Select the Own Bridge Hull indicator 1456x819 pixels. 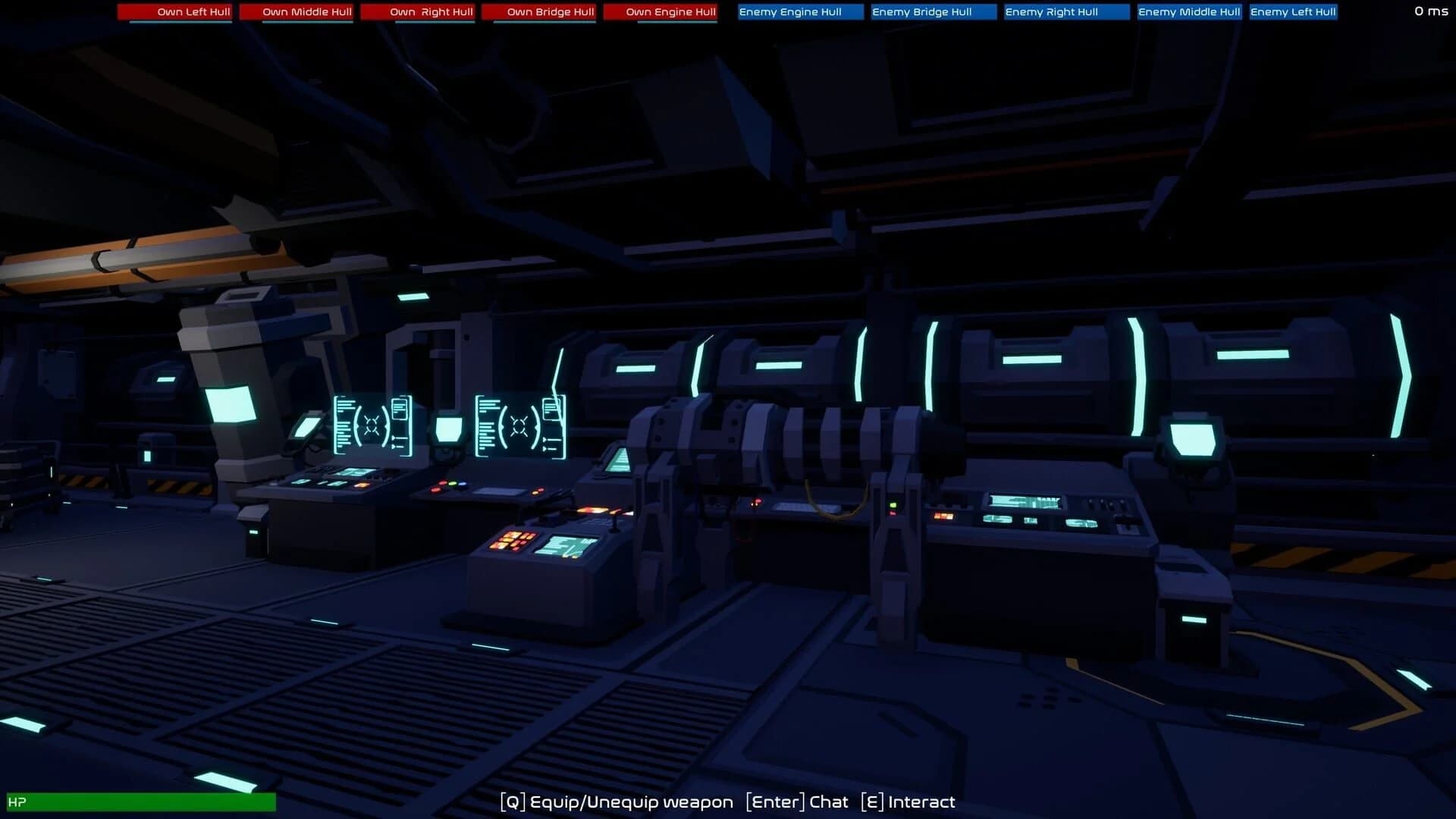[x=540, y=11]
